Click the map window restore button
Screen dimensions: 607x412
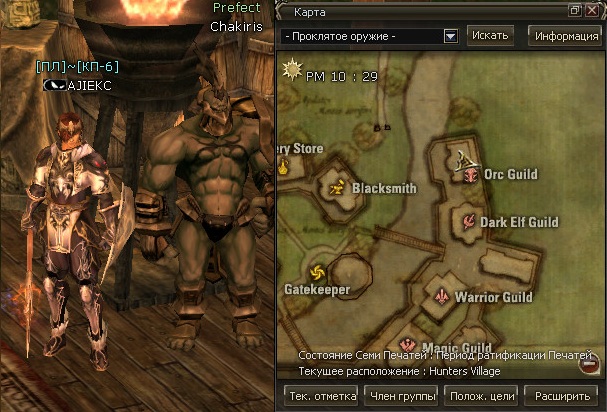575,10
